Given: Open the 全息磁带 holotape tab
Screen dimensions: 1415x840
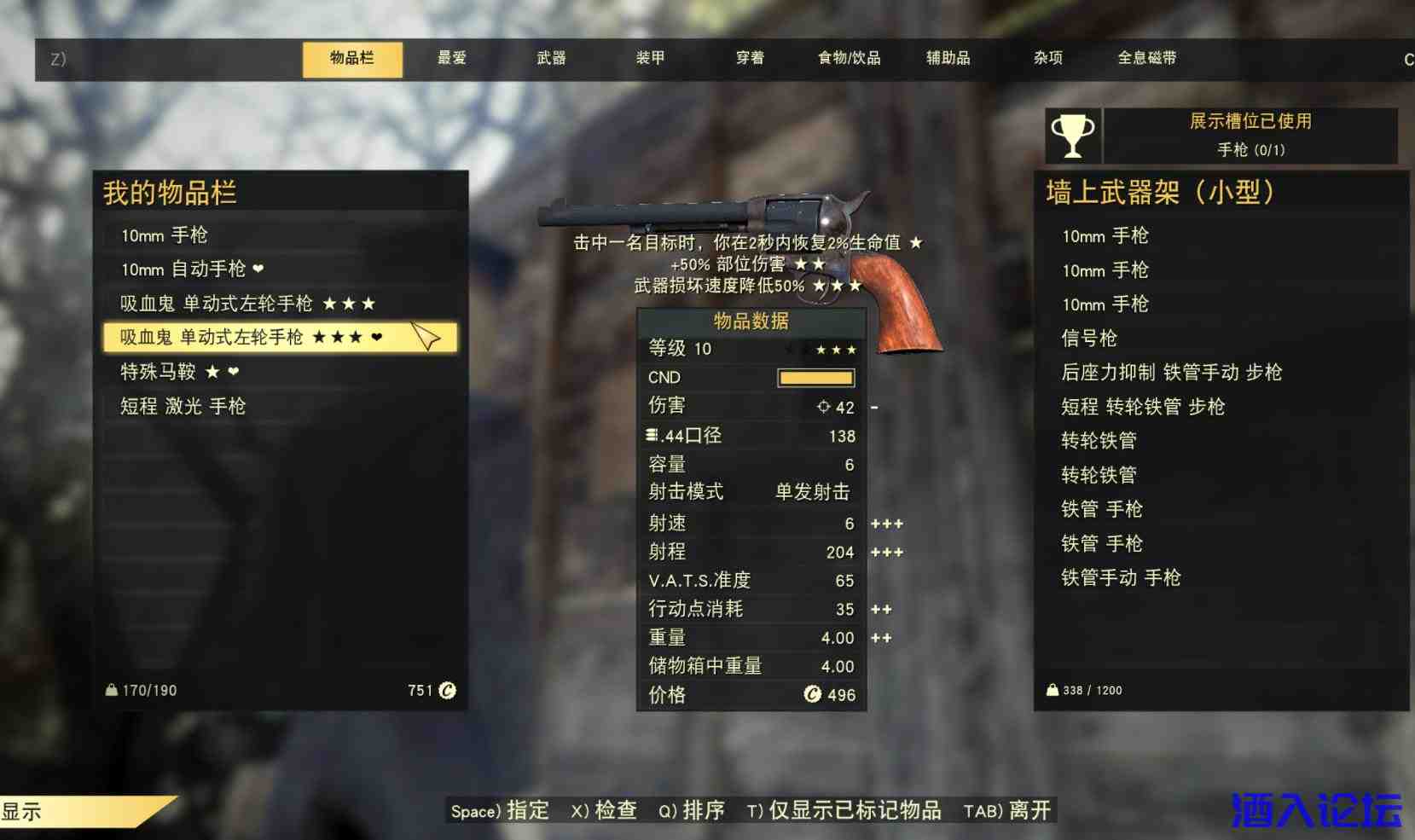Looking at the screenshot, I should [1146, 58].
